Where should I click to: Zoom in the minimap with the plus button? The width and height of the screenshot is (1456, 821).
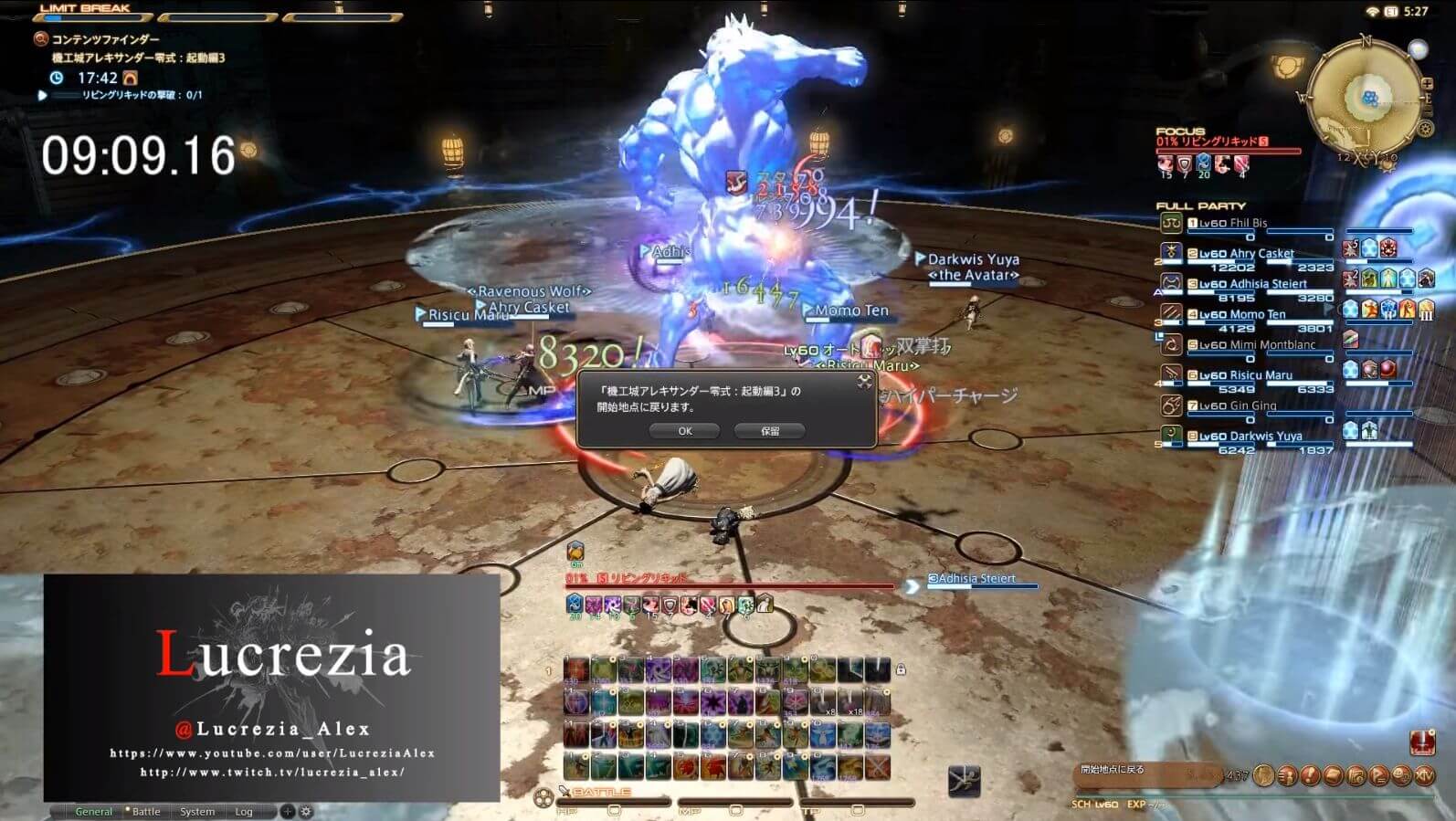1428,84
